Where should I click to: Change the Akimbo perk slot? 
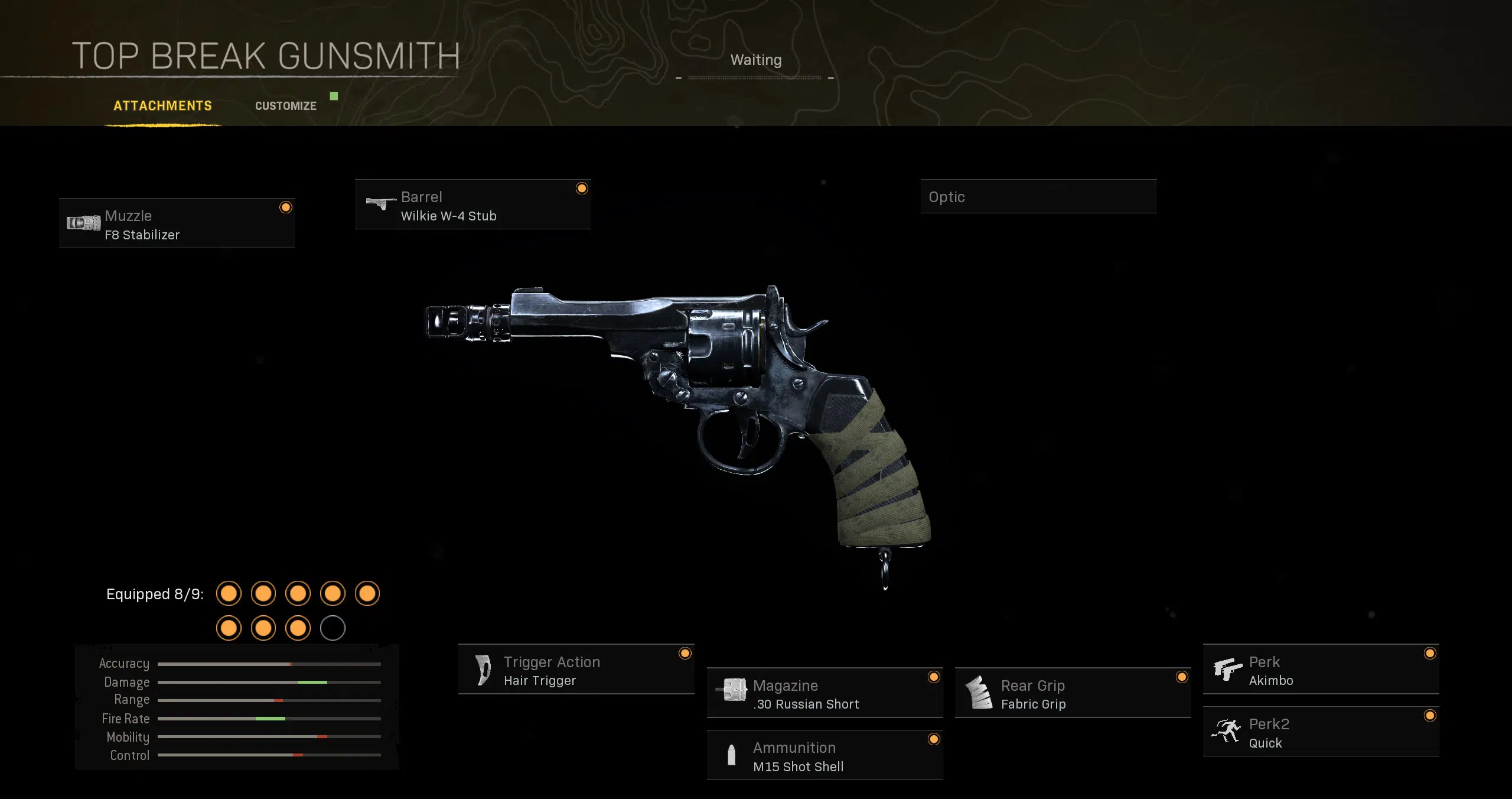click(1321, 670)
